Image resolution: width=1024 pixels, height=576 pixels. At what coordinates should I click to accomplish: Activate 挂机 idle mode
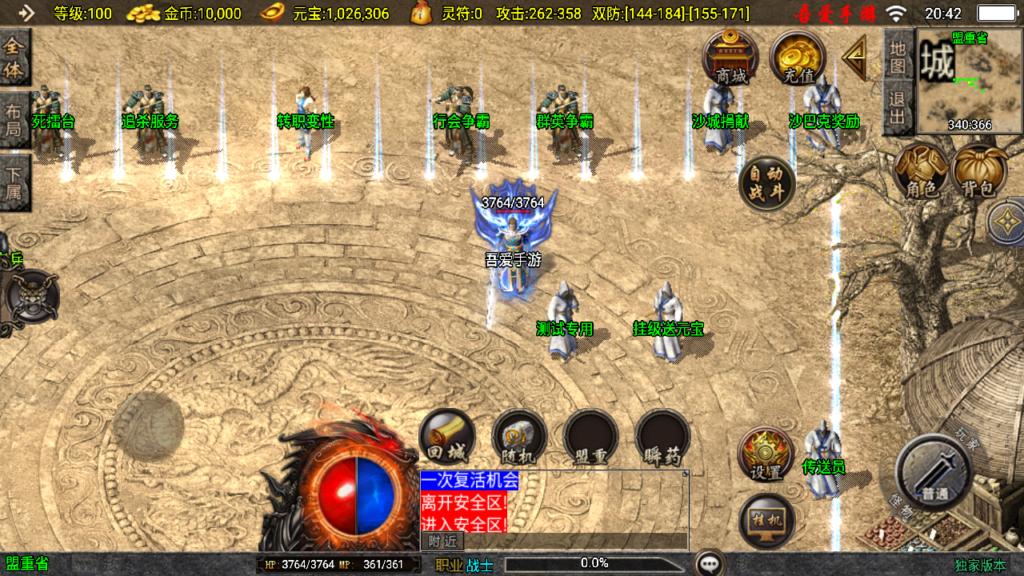coord(766,521)
